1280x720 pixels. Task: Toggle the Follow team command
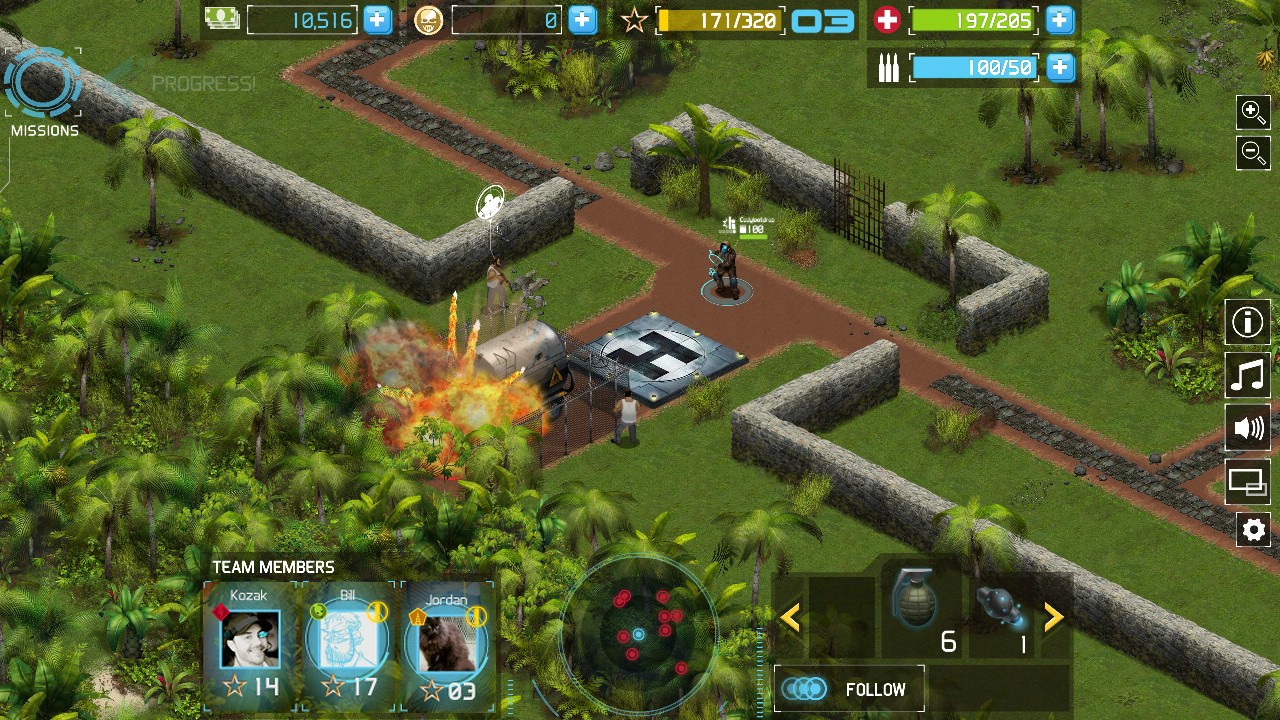(x=848, y=689)
